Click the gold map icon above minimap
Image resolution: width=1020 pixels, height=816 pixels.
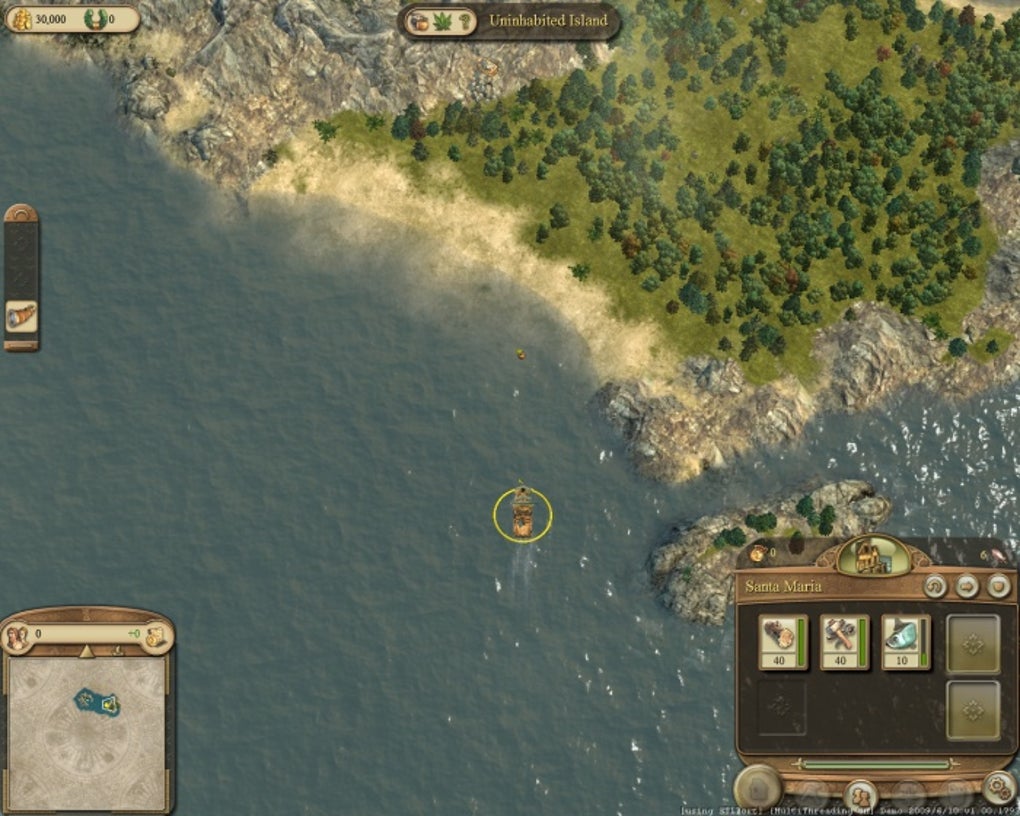pos(156,636)
